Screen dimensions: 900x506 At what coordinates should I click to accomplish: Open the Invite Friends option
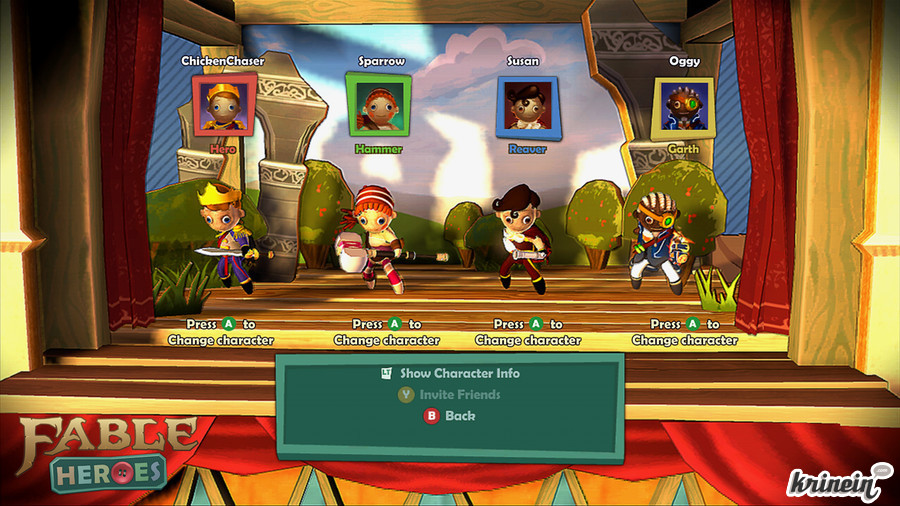[x=459, y=394]
